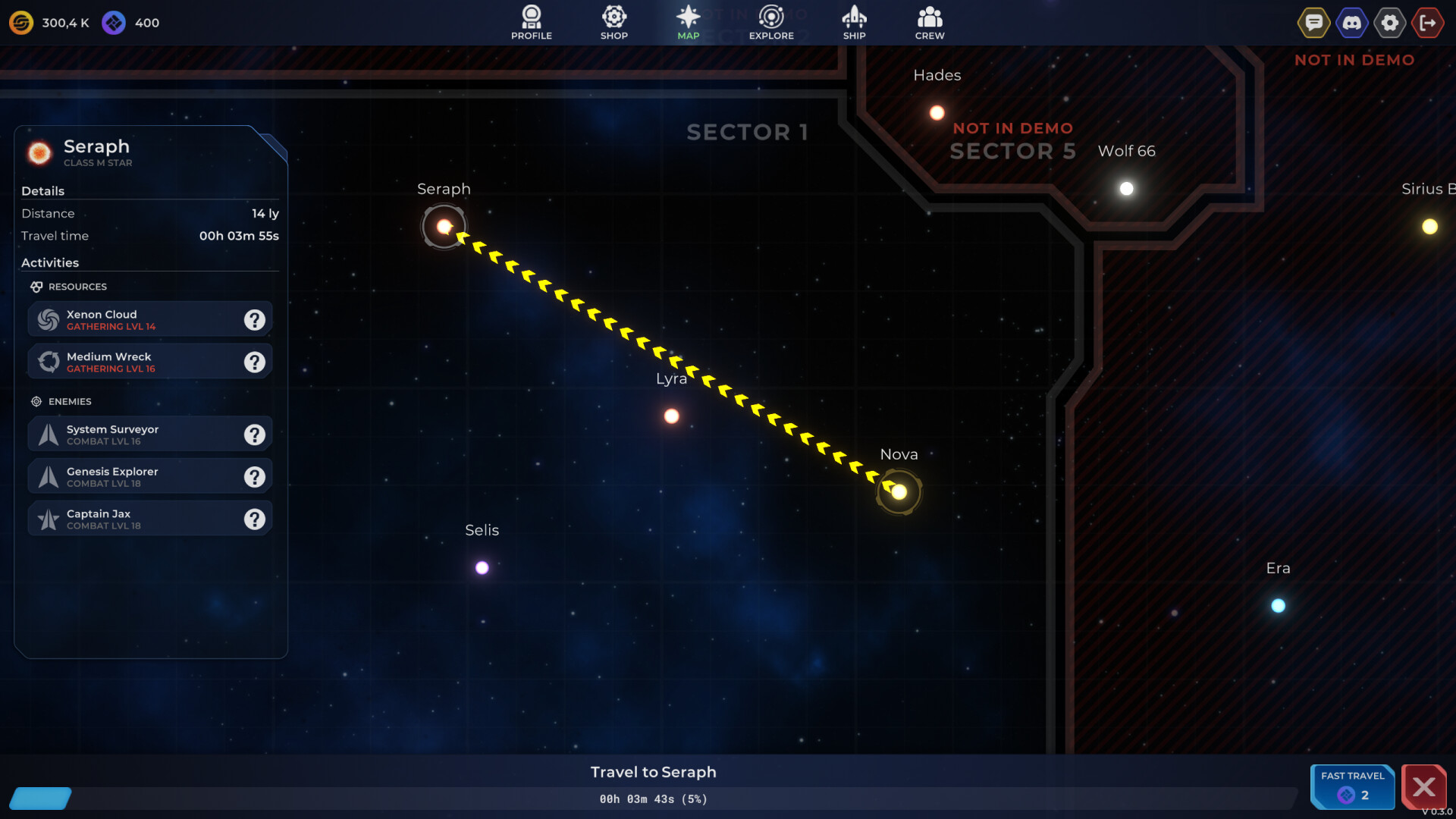
Task: Select the Nova star system
Action: 899,492
